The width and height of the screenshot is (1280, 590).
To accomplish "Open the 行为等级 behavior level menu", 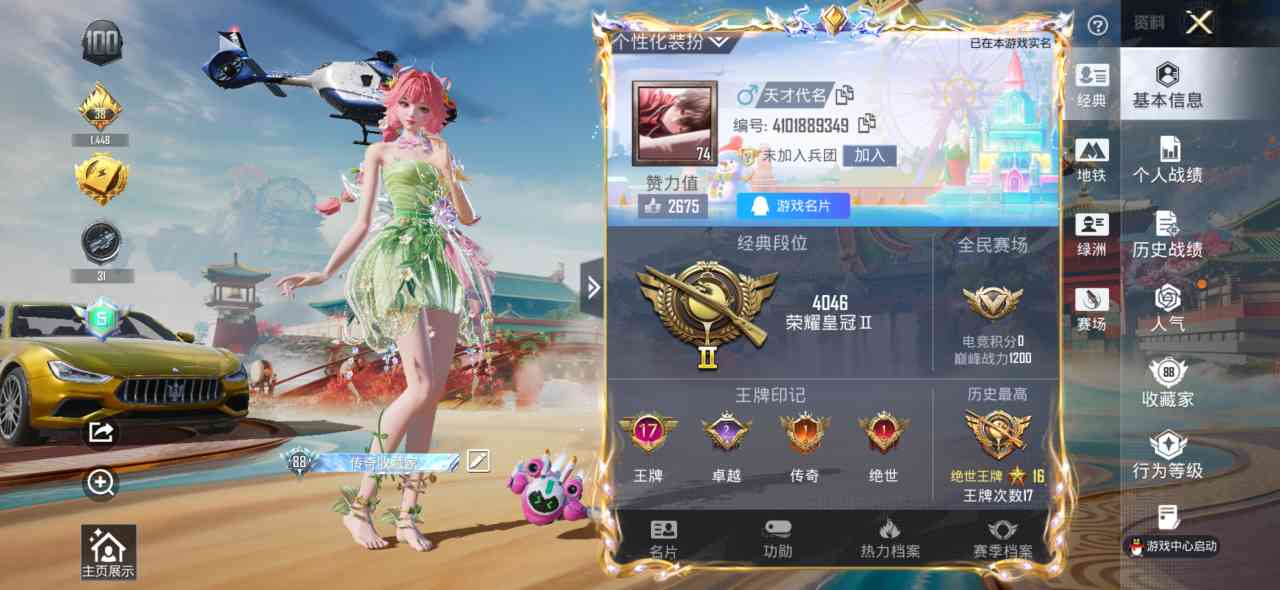I will coord(1167,456).
